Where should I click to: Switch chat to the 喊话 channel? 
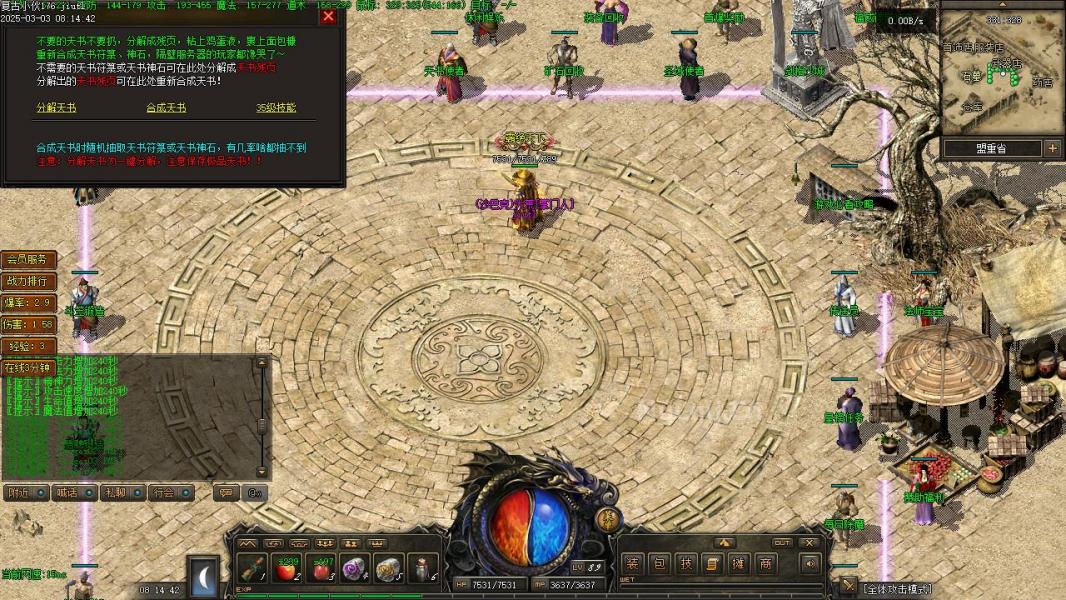[73, 492]
